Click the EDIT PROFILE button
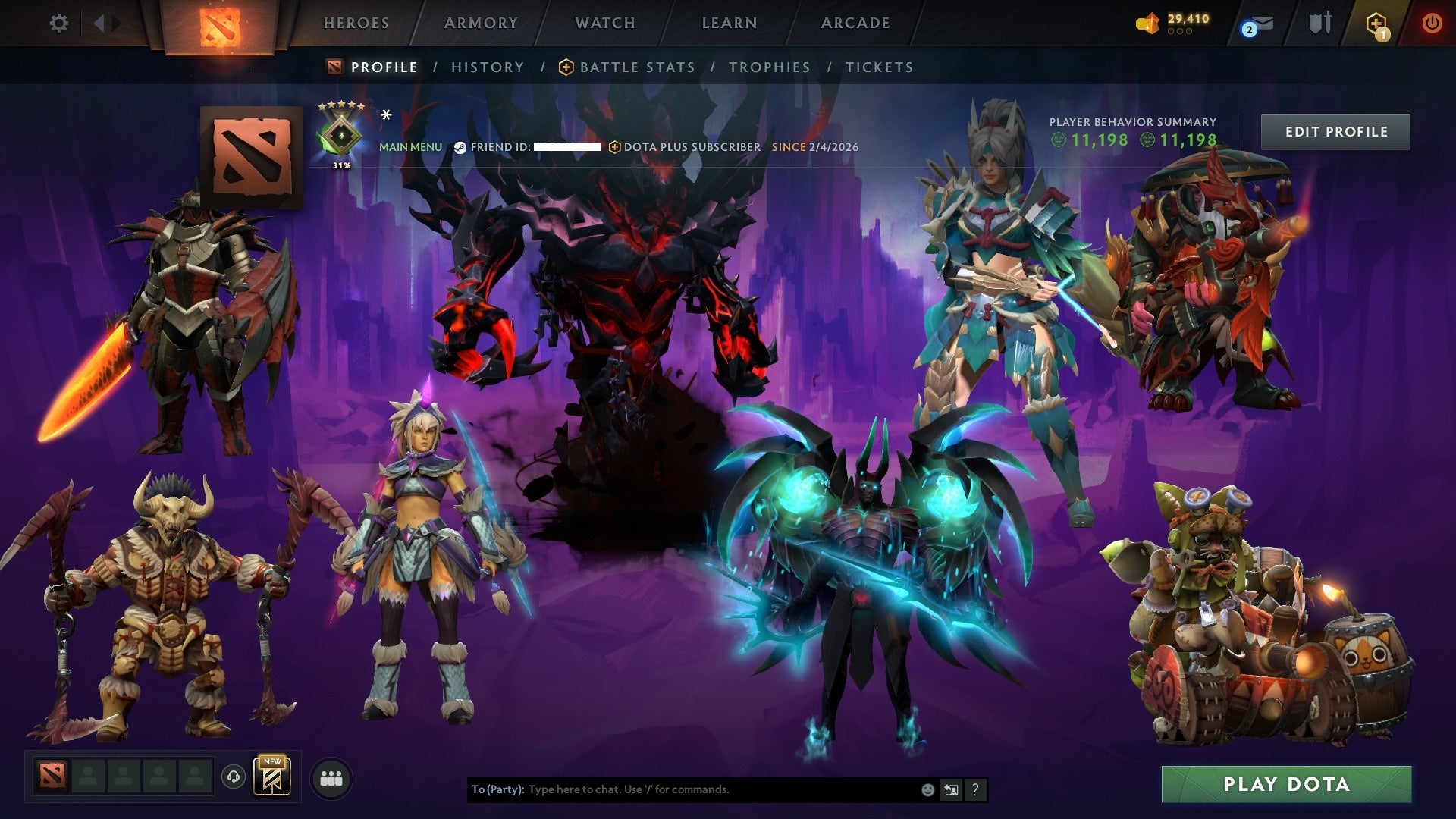The image size is (1456, 819). click(x=1335, y=130)
